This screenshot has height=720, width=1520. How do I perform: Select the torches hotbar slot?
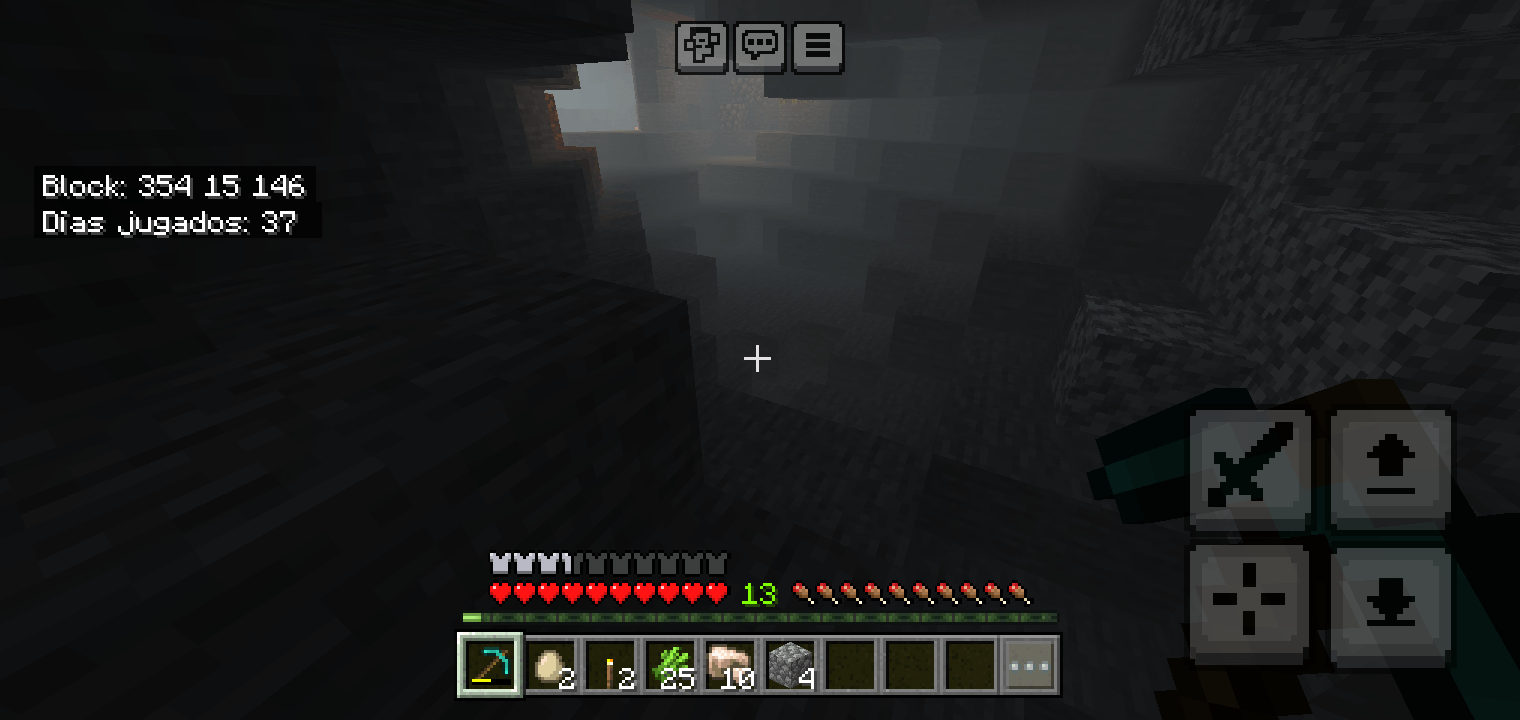(610, 663)
